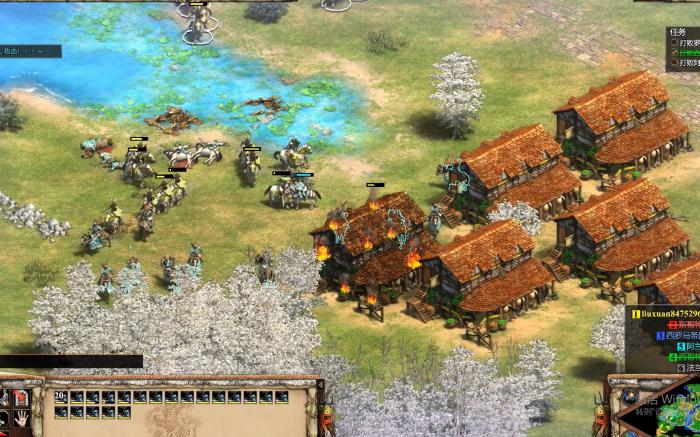This screenshot has height=437, width=700.
Task: Click the round globe button beside minimap
Action: click(x=627, y=397)
